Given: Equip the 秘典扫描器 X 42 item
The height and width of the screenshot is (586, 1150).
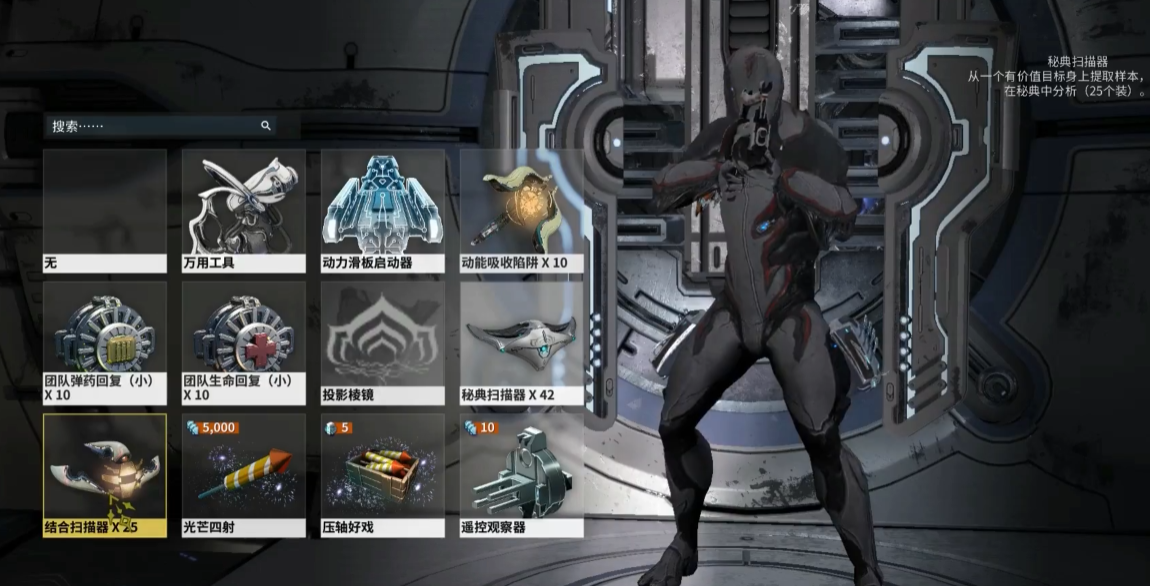Looking at the screenshot, I should tap(521, 343).
